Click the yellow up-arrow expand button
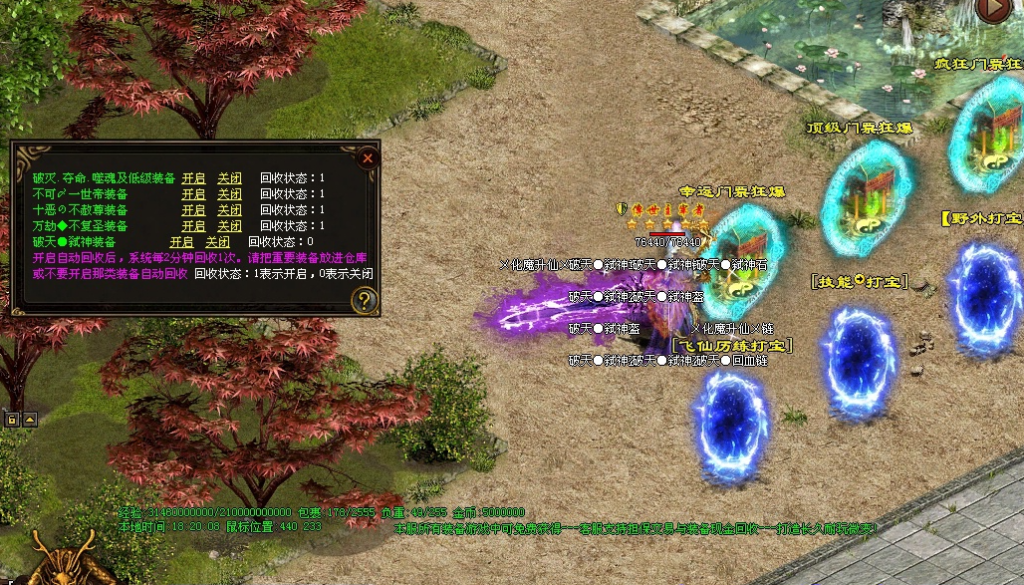The image size is (1024, 585). [x=30, y=419]
